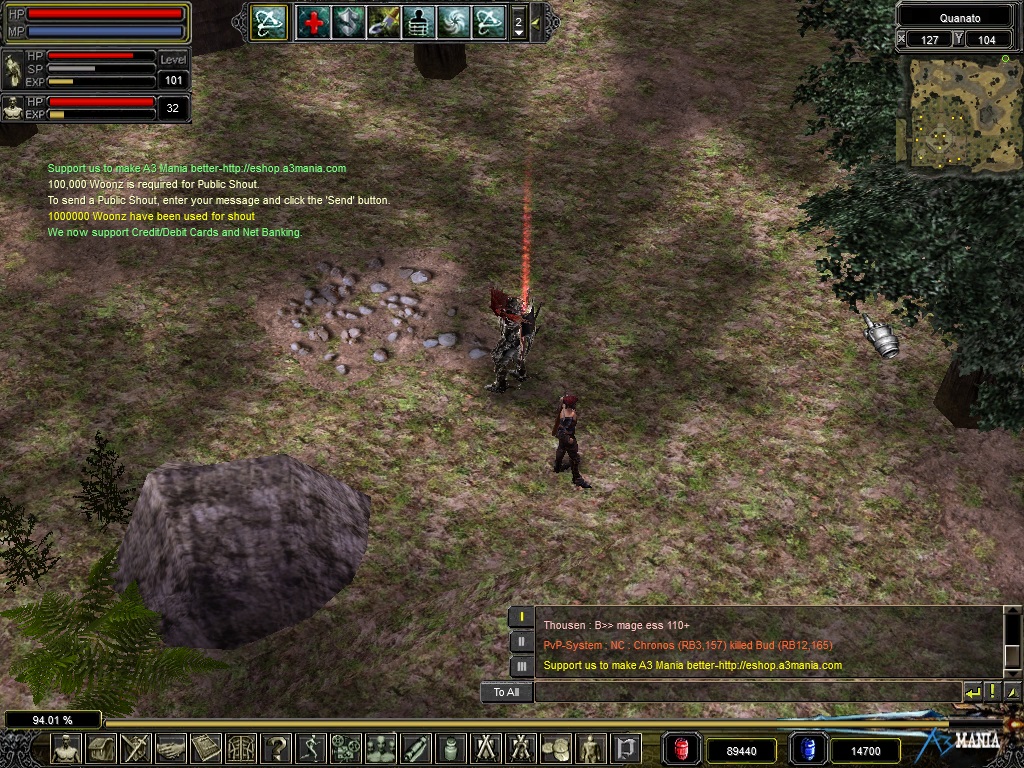Use the blue MP potion slot
Screen dimensions: 1024x768
tap(807, 748)
